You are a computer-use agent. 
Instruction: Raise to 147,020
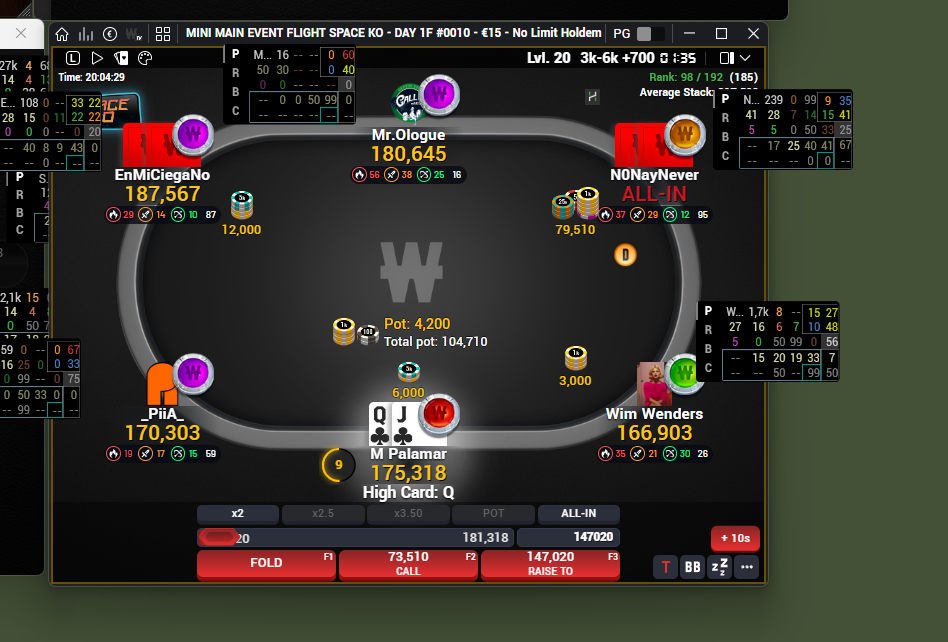(x=550, y=564)
